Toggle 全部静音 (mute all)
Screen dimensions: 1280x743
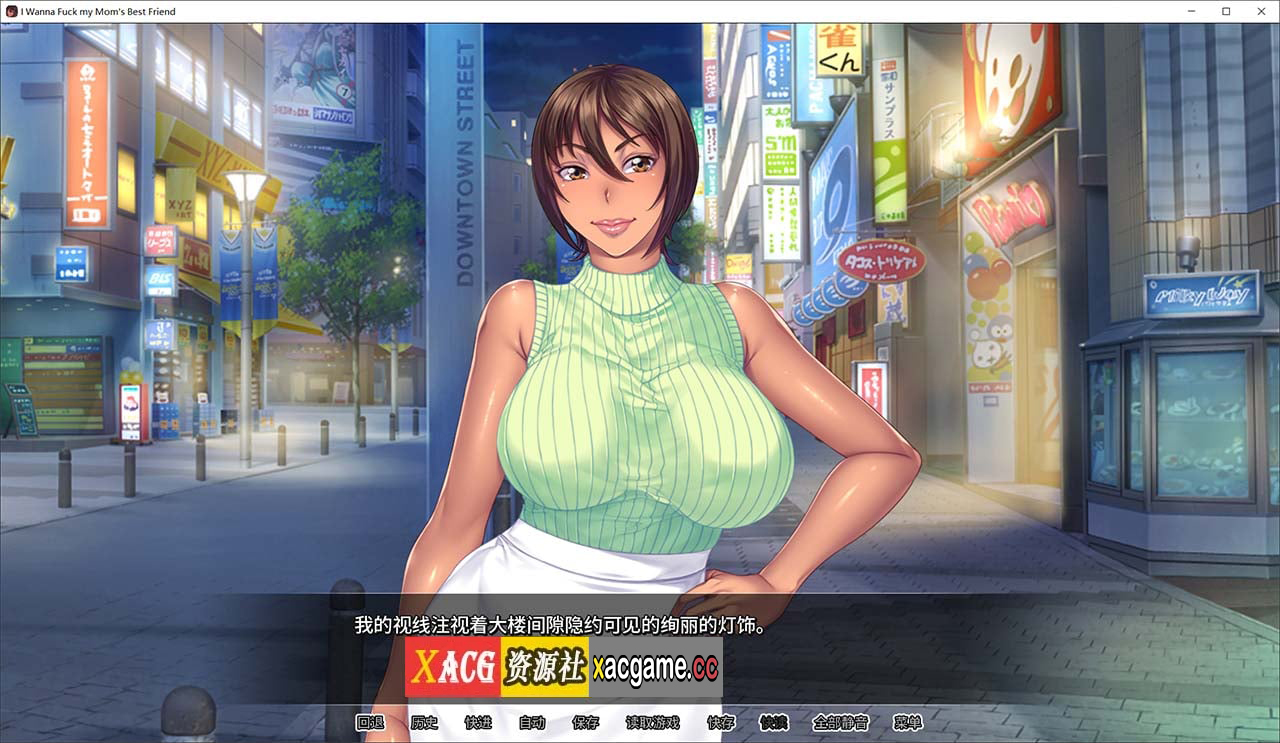[841, 723]
